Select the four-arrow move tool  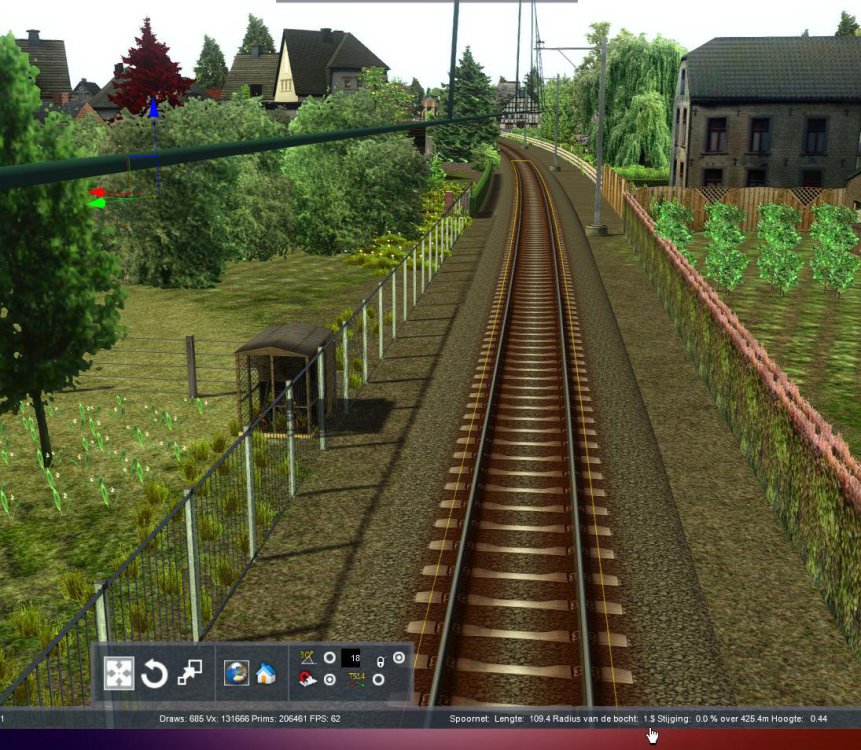[x=119, y=673]
